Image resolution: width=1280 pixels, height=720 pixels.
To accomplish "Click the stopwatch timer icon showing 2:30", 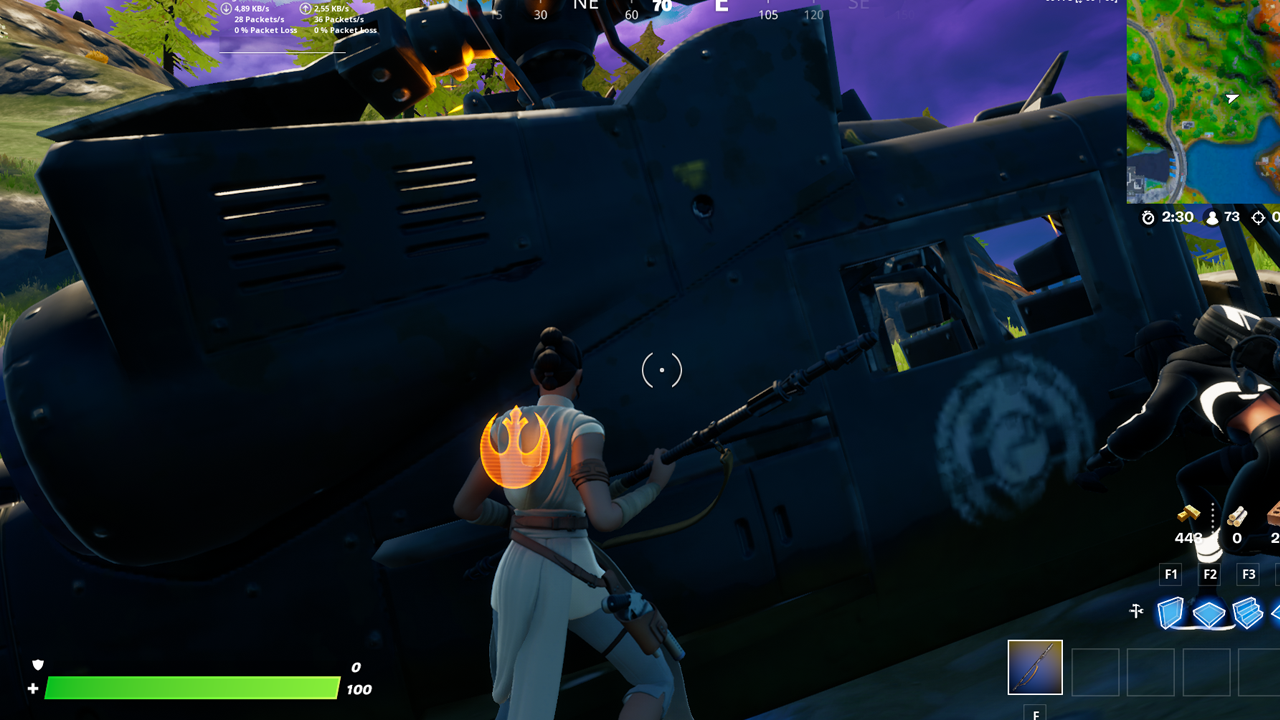I will point(1149,217).
